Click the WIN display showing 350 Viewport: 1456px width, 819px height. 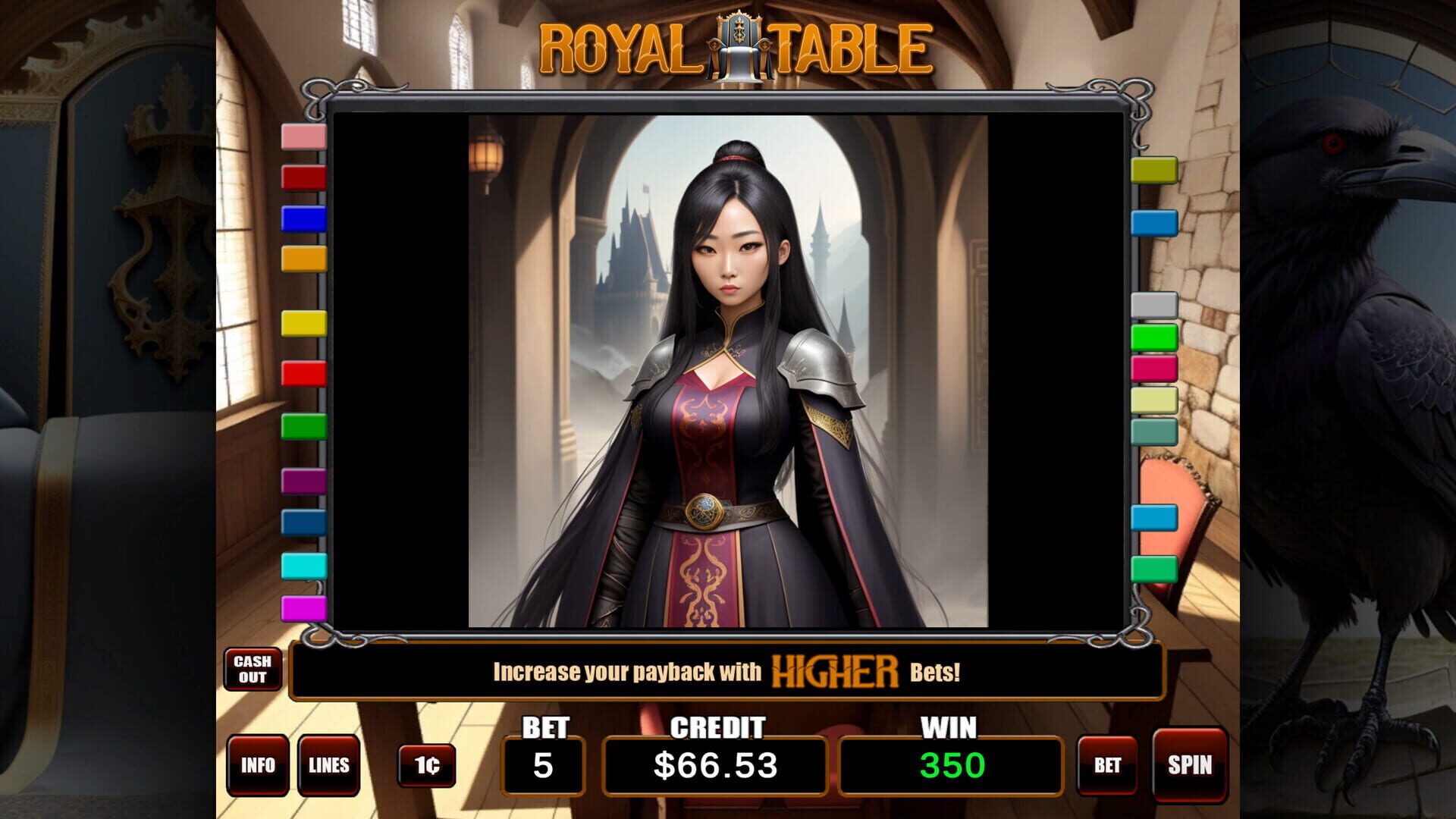949,765
